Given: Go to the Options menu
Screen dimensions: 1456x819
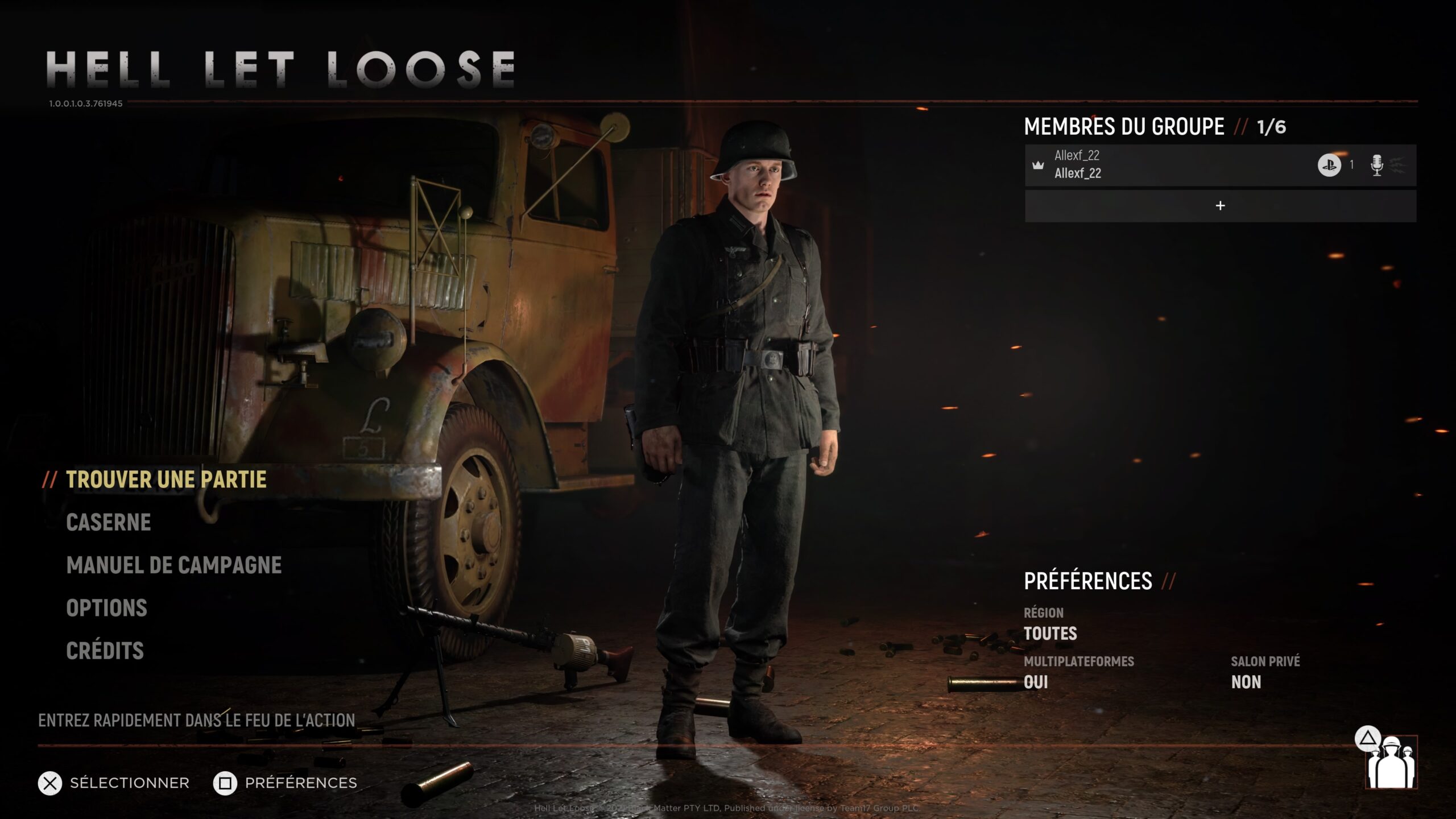Looking at the screenshot, I should pyautogui.click(x=107, y=608).
